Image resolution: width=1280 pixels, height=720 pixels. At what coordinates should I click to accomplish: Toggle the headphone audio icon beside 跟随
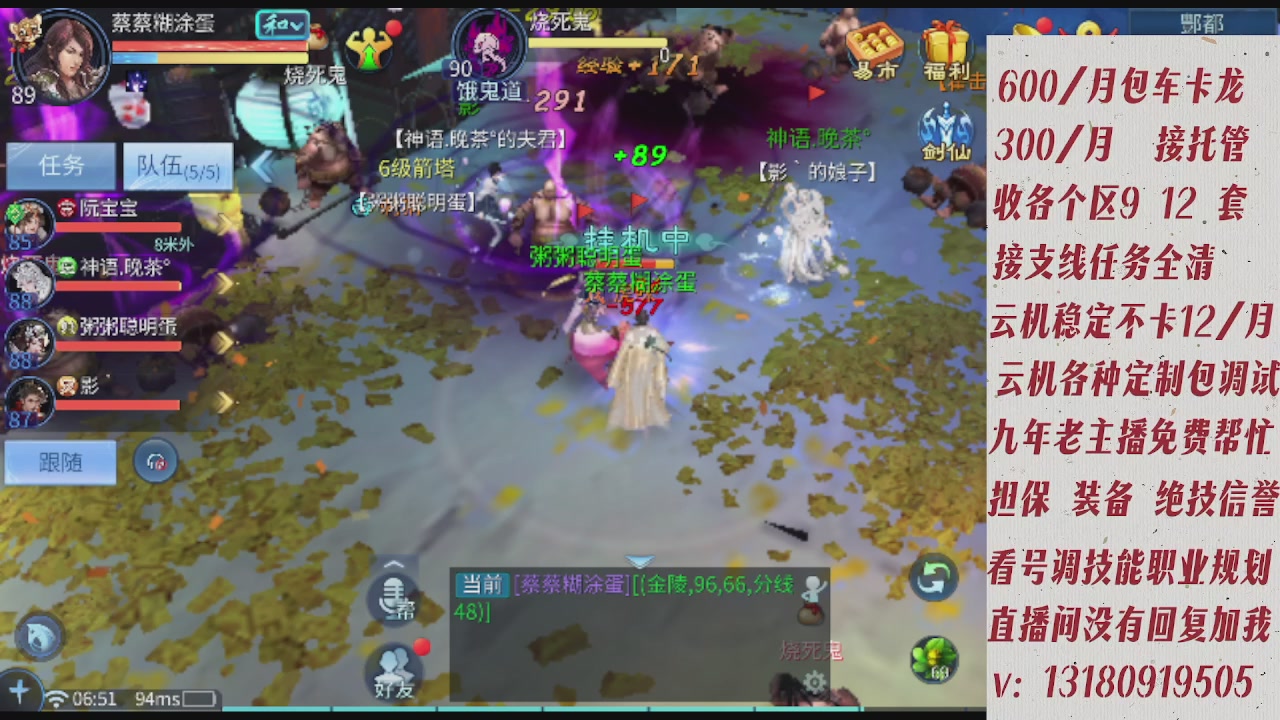(x=156, y=460)
